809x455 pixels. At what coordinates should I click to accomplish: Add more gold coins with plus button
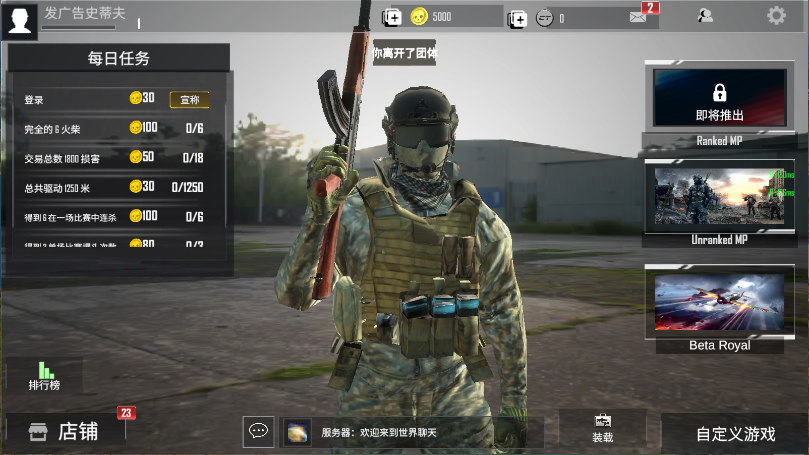click(392, 17)
